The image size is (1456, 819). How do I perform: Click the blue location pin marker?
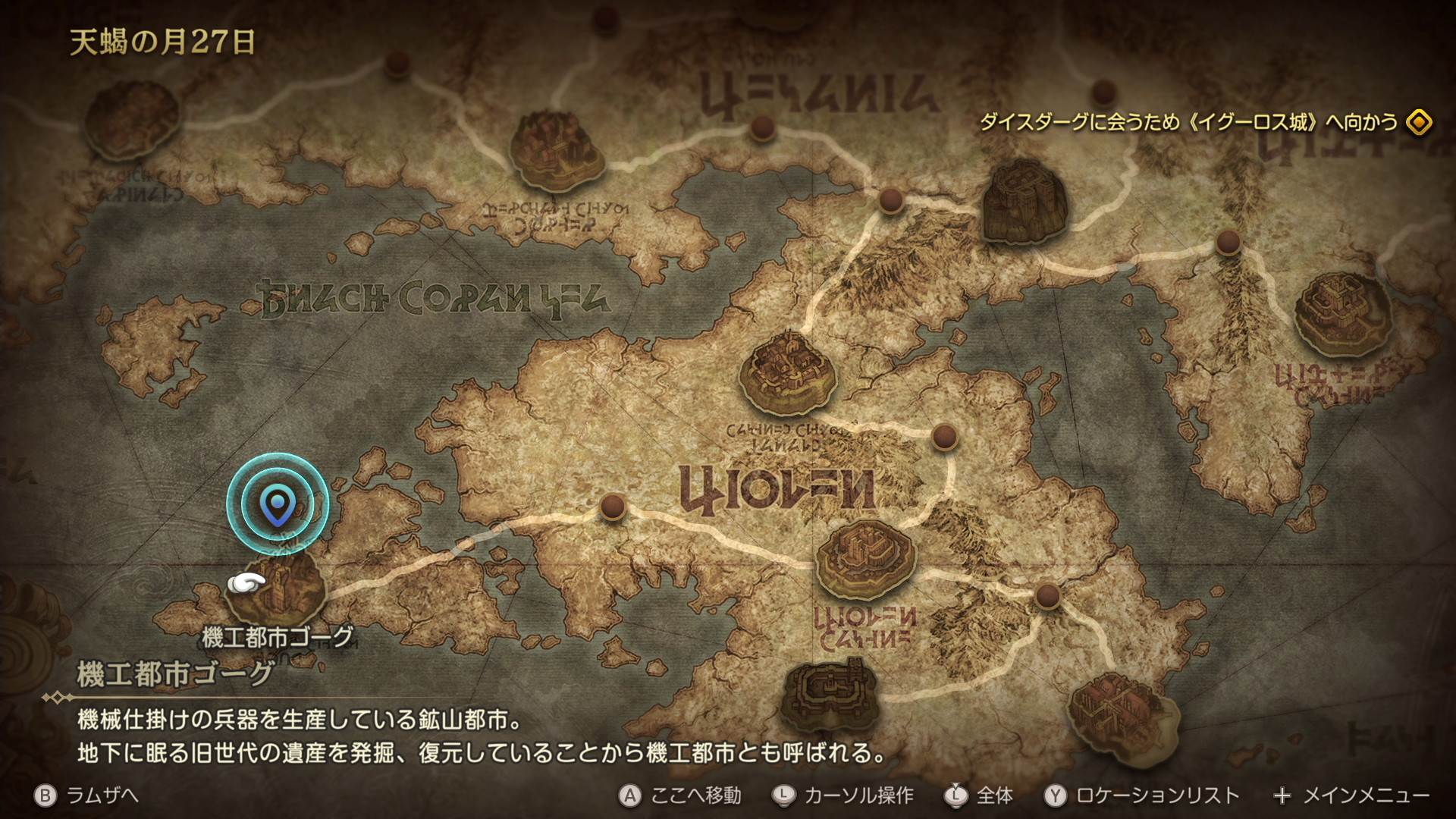(x=277, y=506)
